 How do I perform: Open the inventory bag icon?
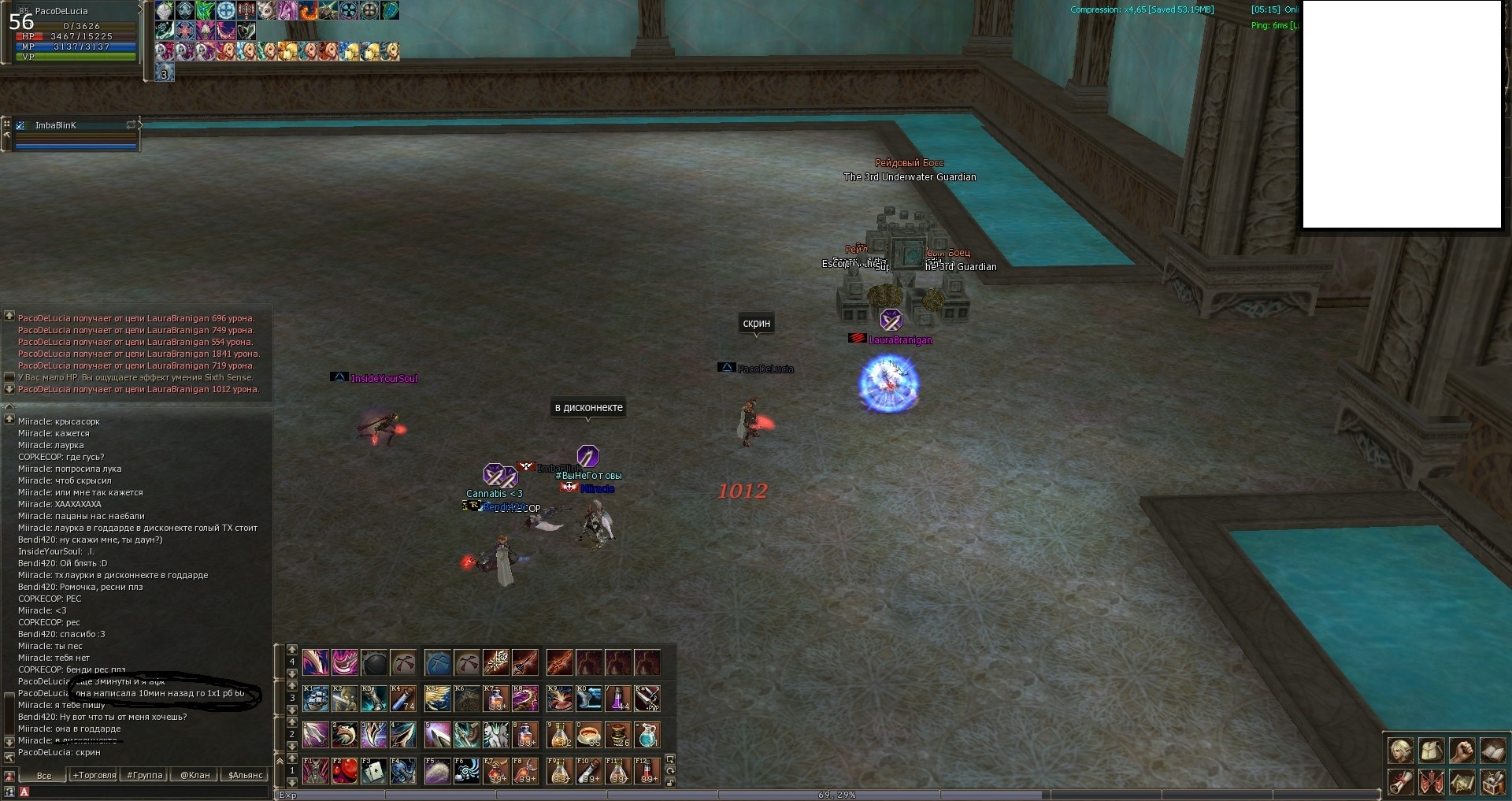[1431, 751]
